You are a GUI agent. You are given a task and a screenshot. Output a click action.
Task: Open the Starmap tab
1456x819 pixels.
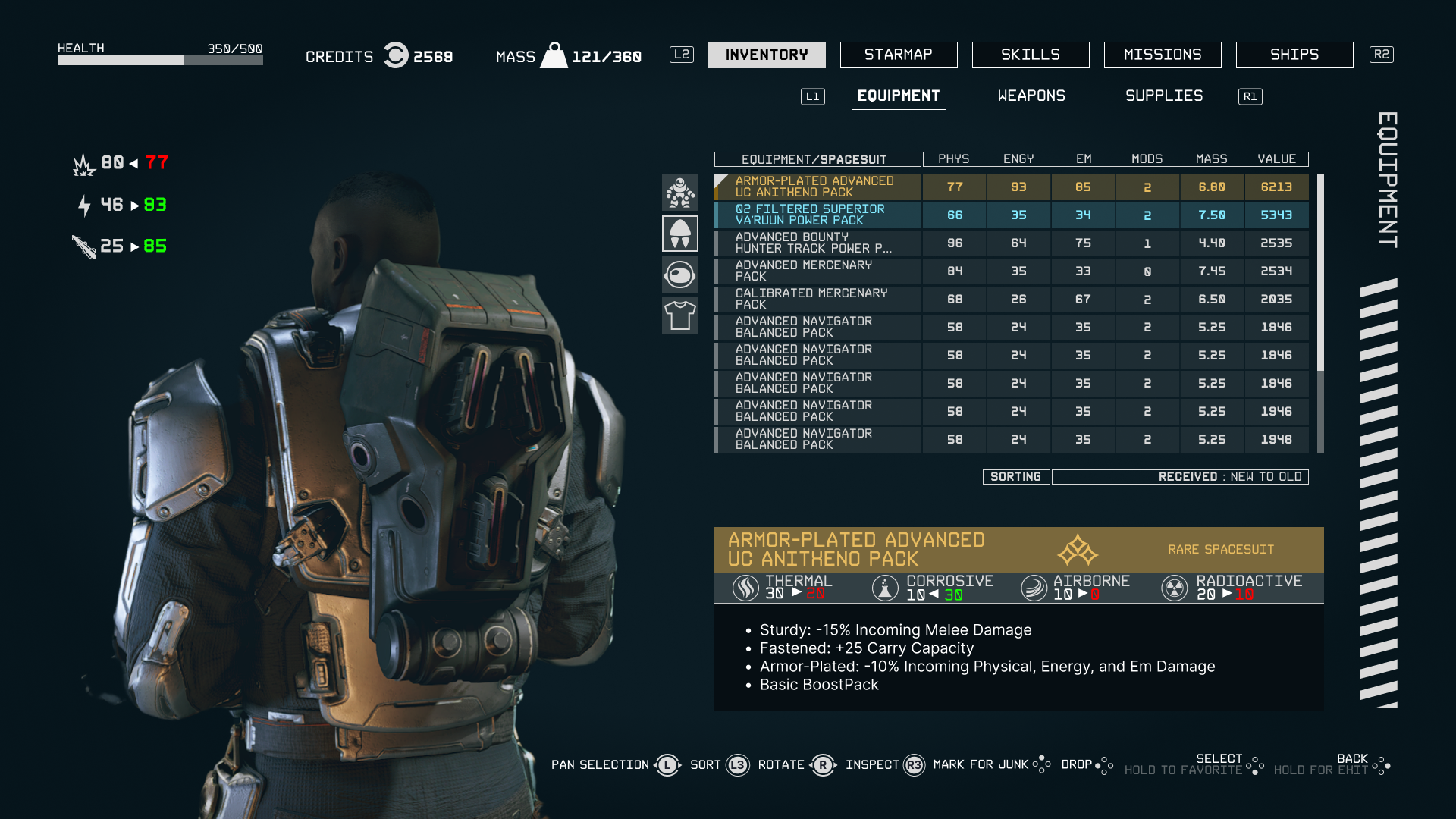point(898,54)
